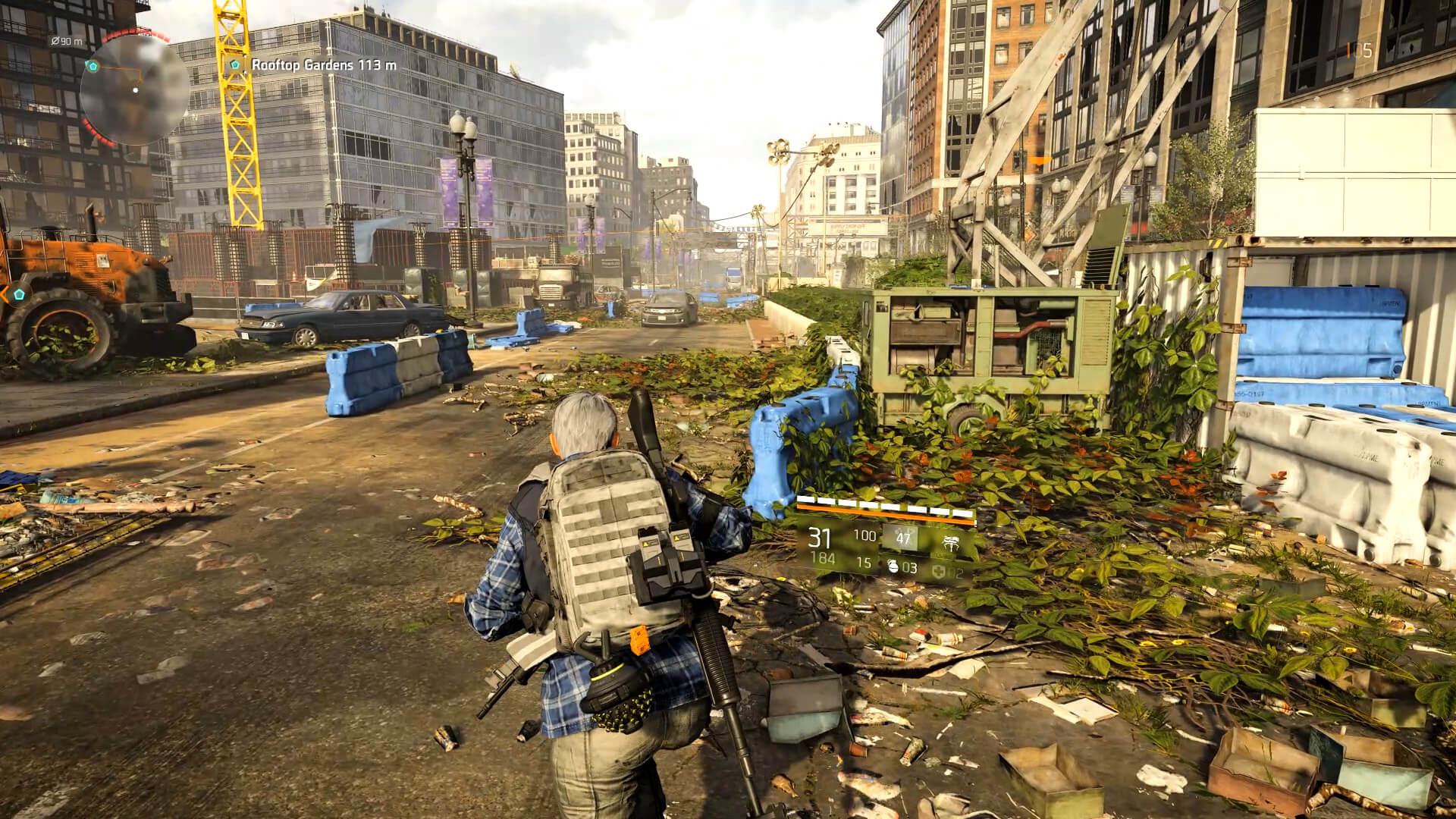1456x819 pixels.
Task: Select the armor kit cross icon showing 02
Action: pos(939,570)
